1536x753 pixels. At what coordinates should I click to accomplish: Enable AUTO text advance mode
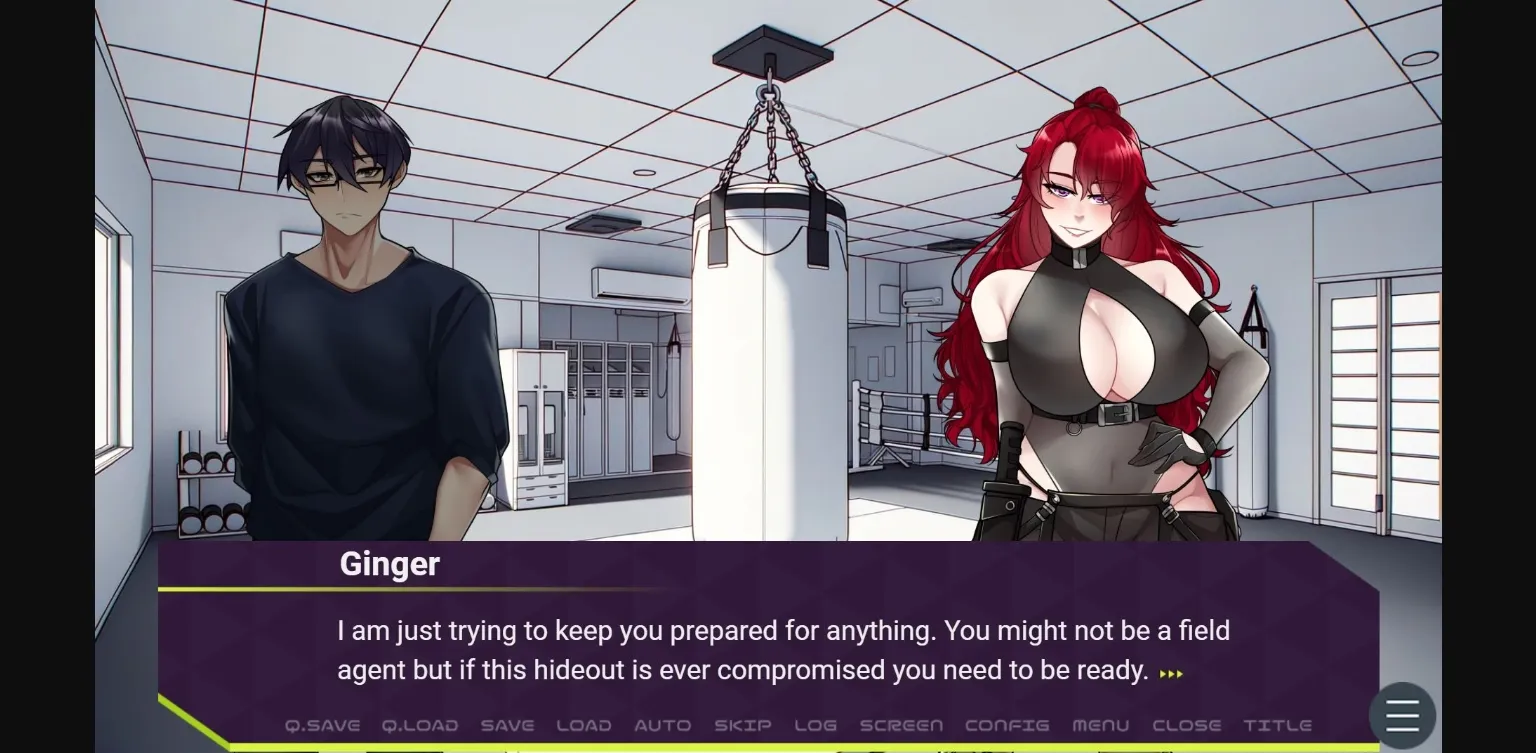[x=663, y=725]
